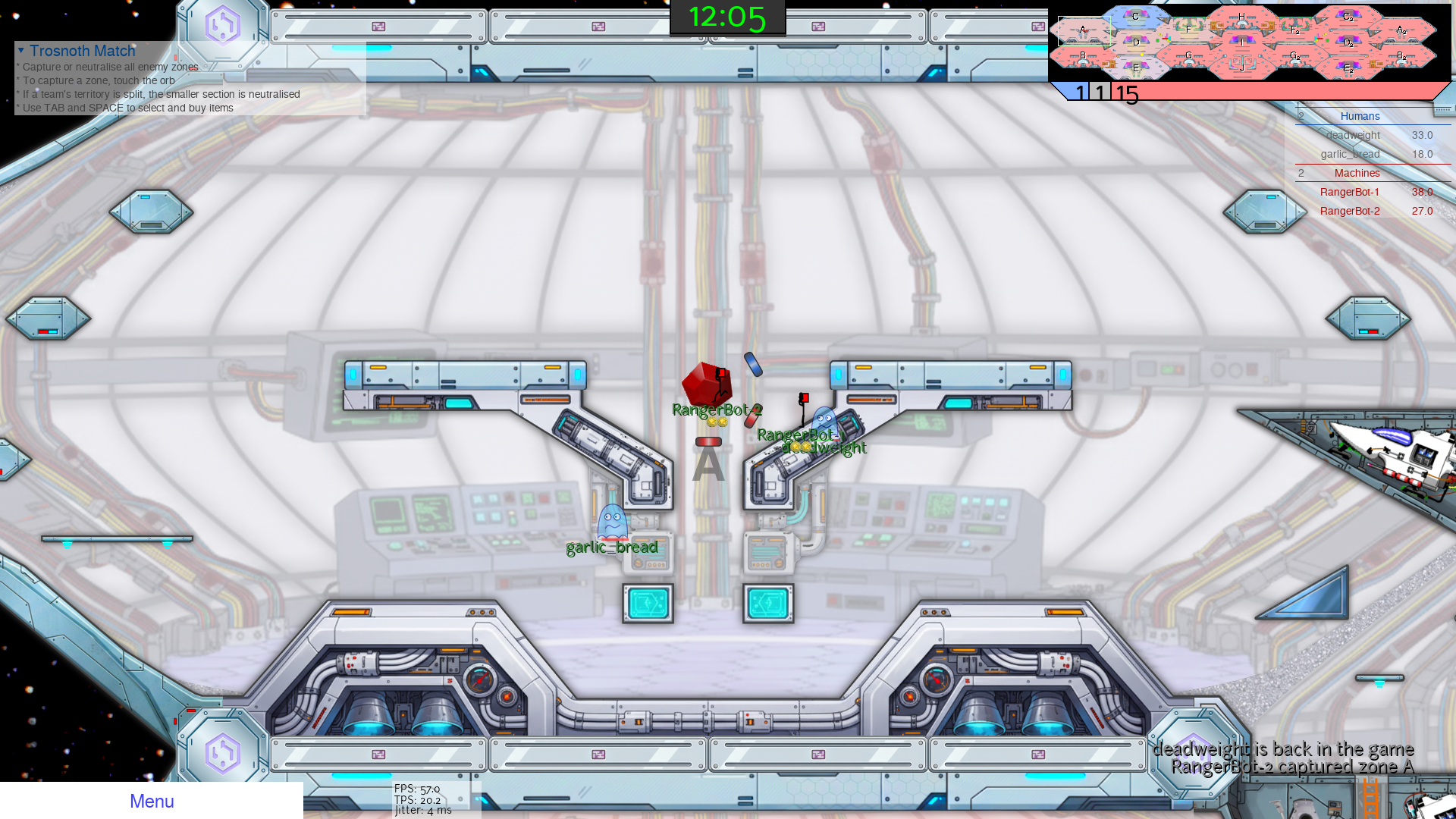Viewport: 1456px width, 819px height.
Task: Select the Machines team header in scoreboard
Action: [1357, 173]
